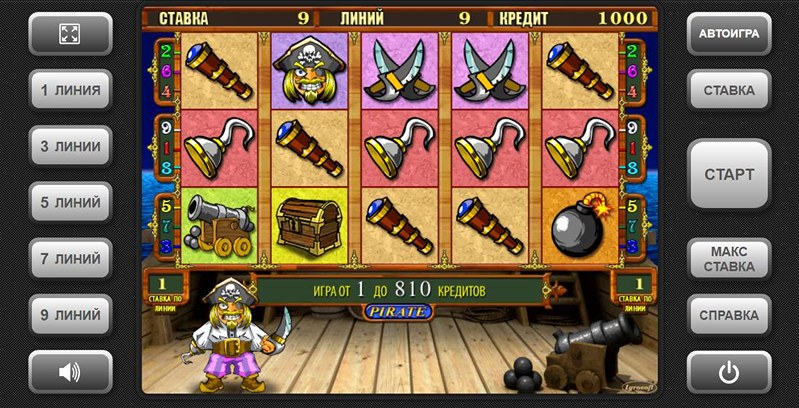This screenshot has height=408, width=799.
Task: Choose the 3 ЛИНИИ option
Action: click(x=69, y=146)
